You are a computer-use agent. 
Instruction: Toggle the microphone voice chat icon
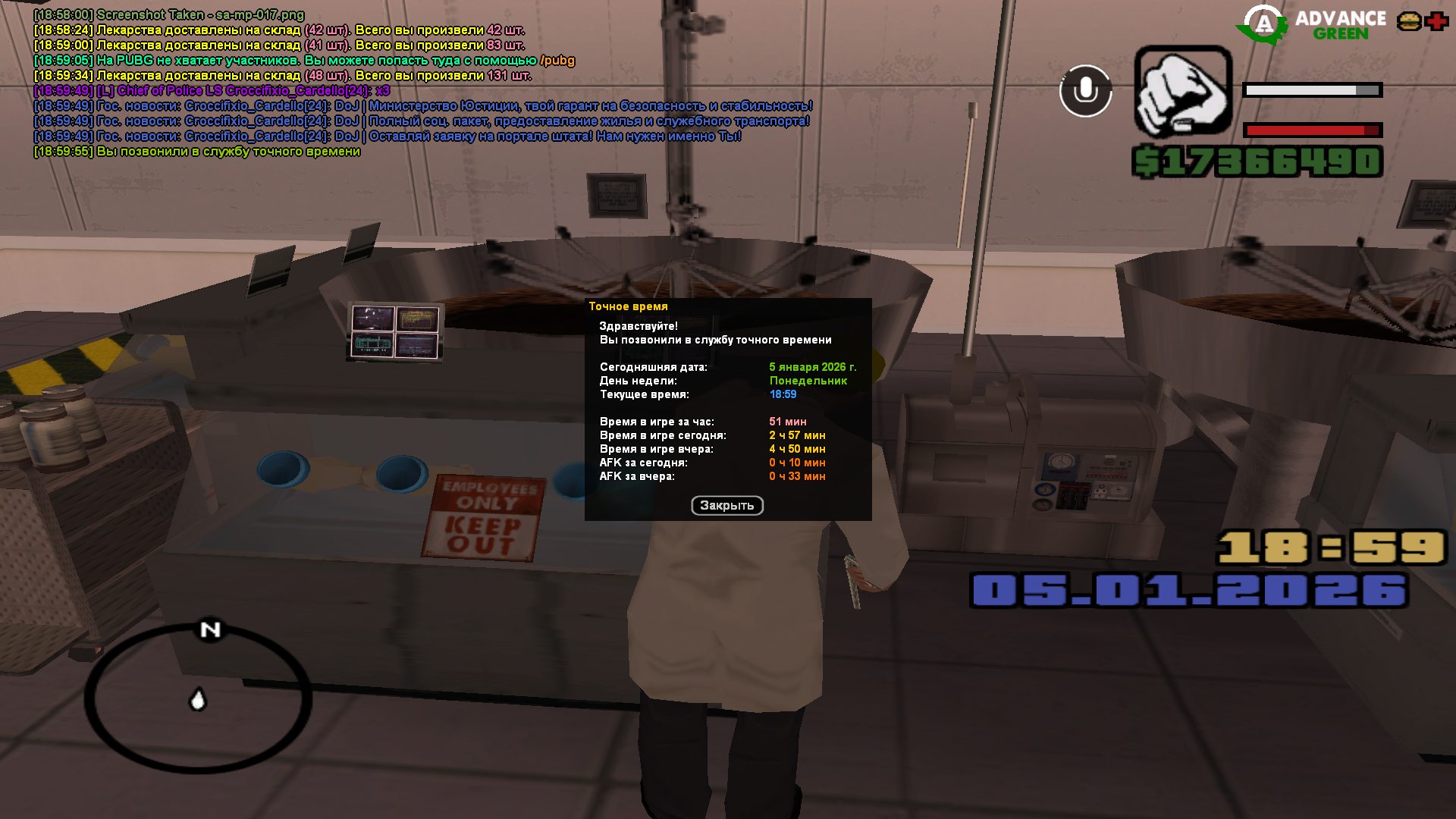coord(1085,91)
